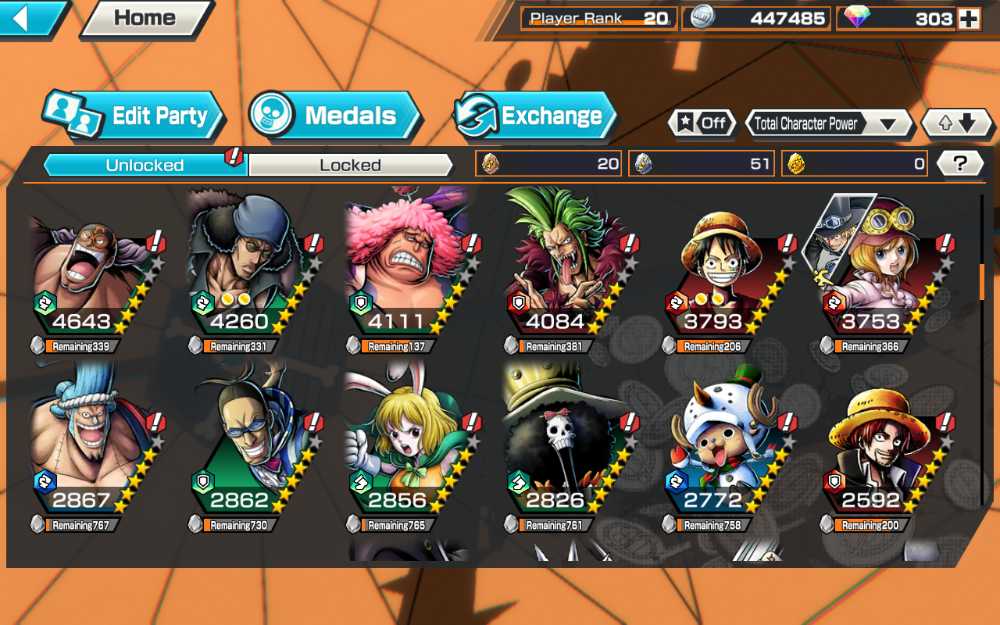This screenshot has height=625, width=1000.
Task: Toggle the favorites star Off filter
Action: [701, 123]
